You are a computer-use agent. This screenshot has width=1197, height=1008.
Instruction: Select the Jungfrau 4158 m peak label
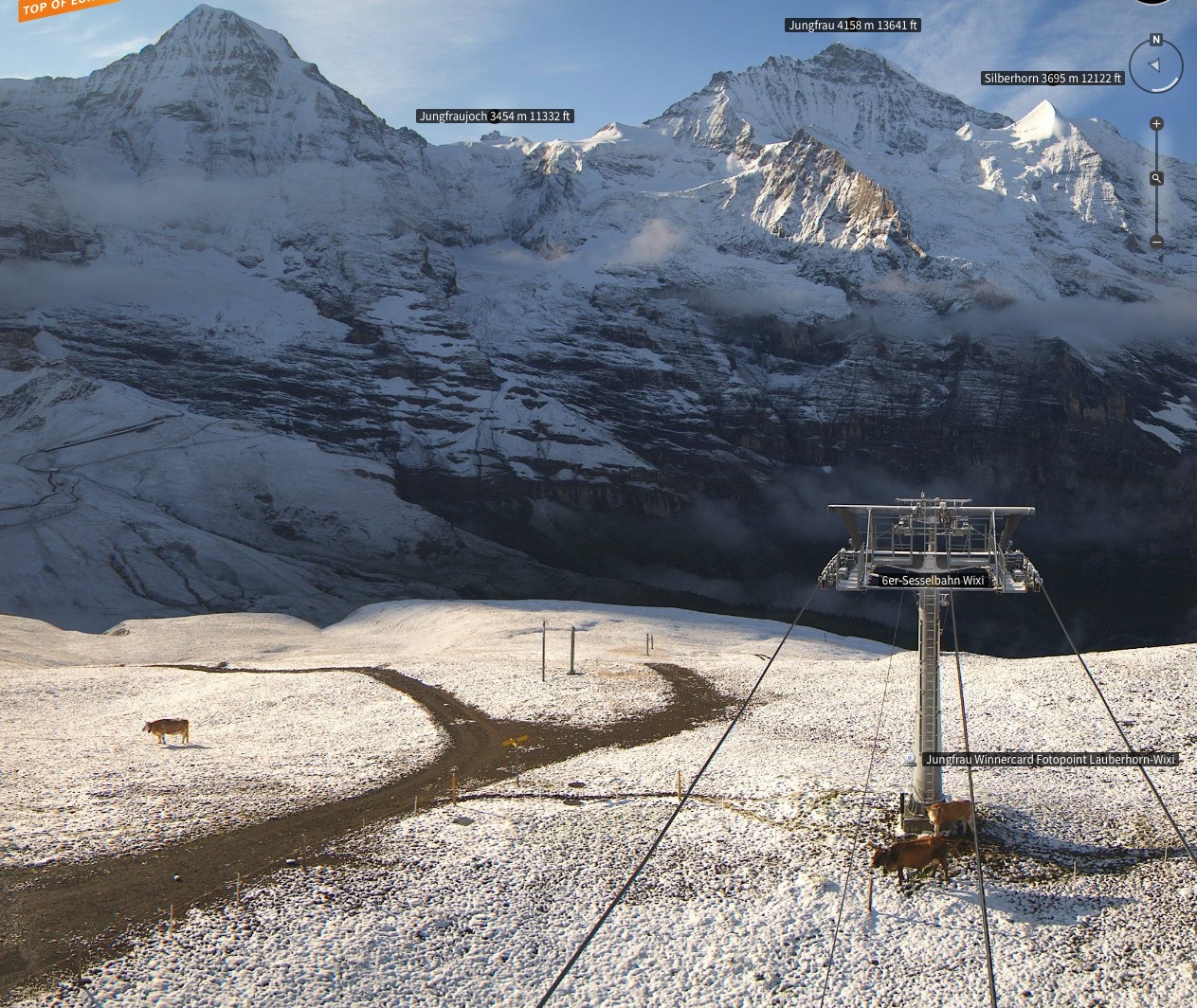[x=853, y=26]
